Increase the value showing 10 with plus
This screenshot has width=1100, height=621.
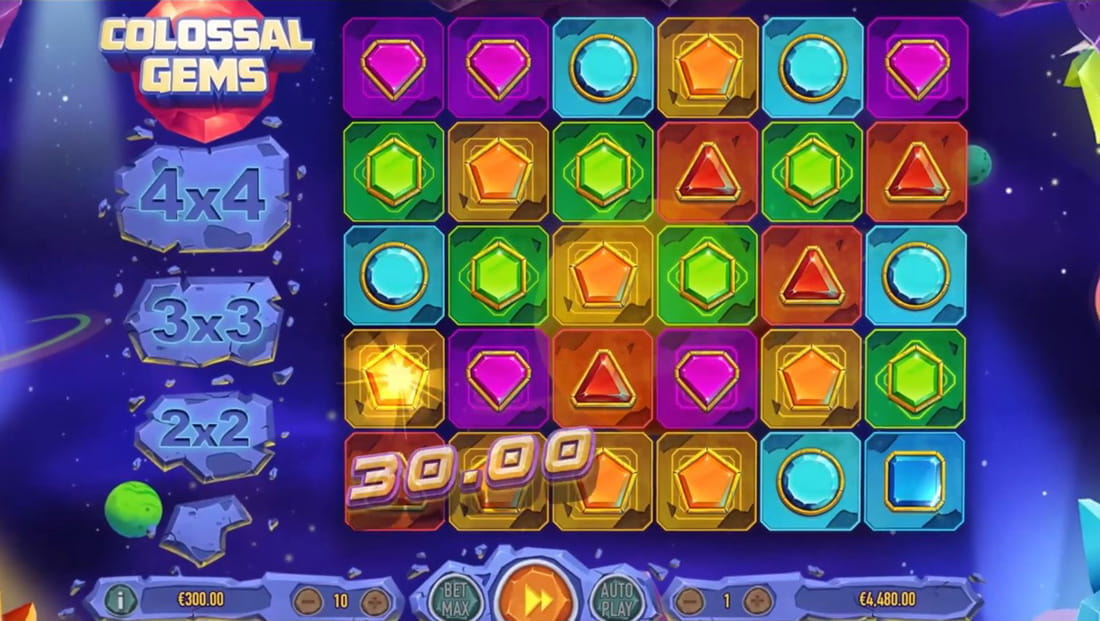click(375, 601)
